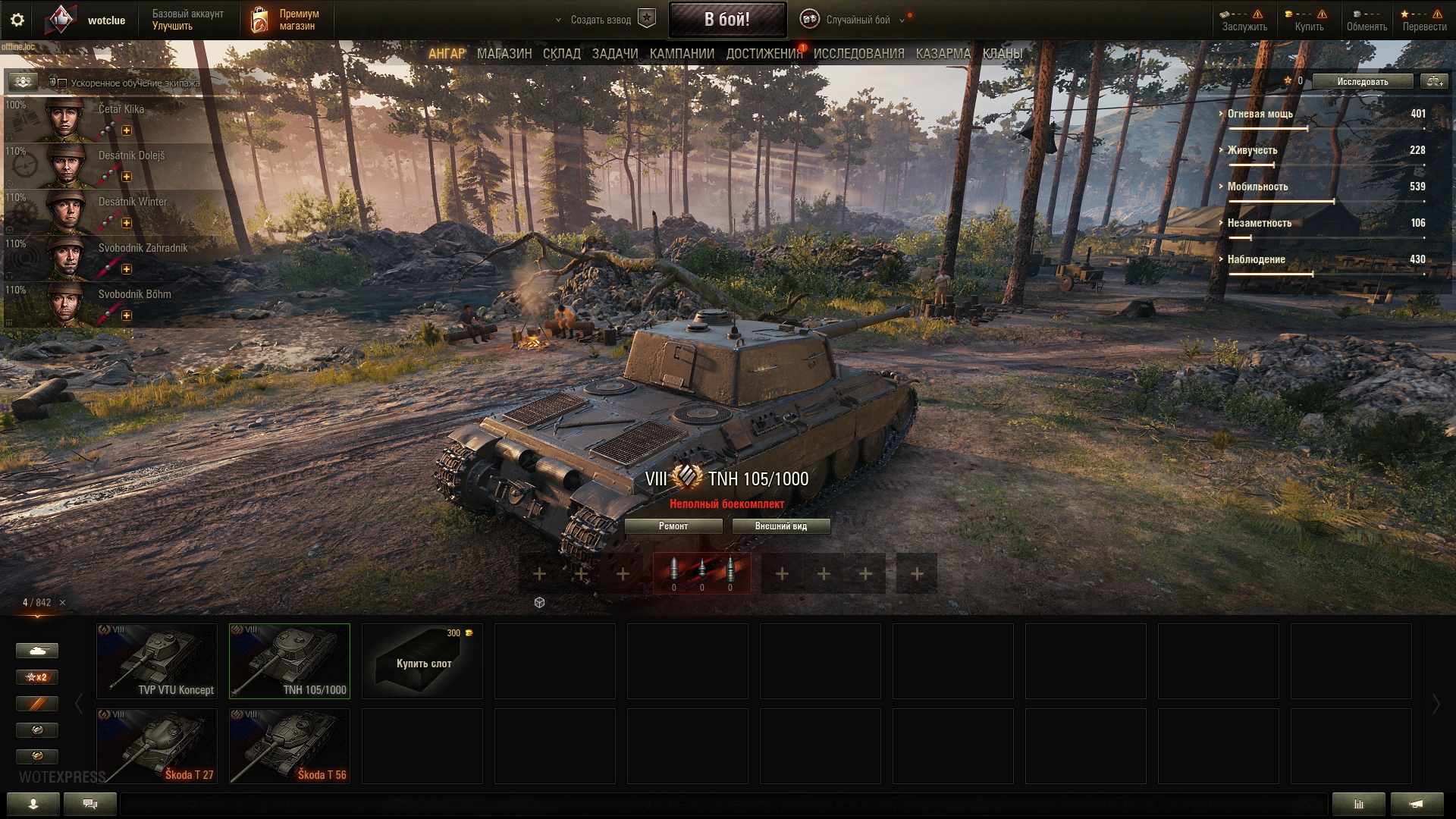Start battle with the В бой! button
The width and height of the screenshot is (1456, 819).
pos(726,20)
